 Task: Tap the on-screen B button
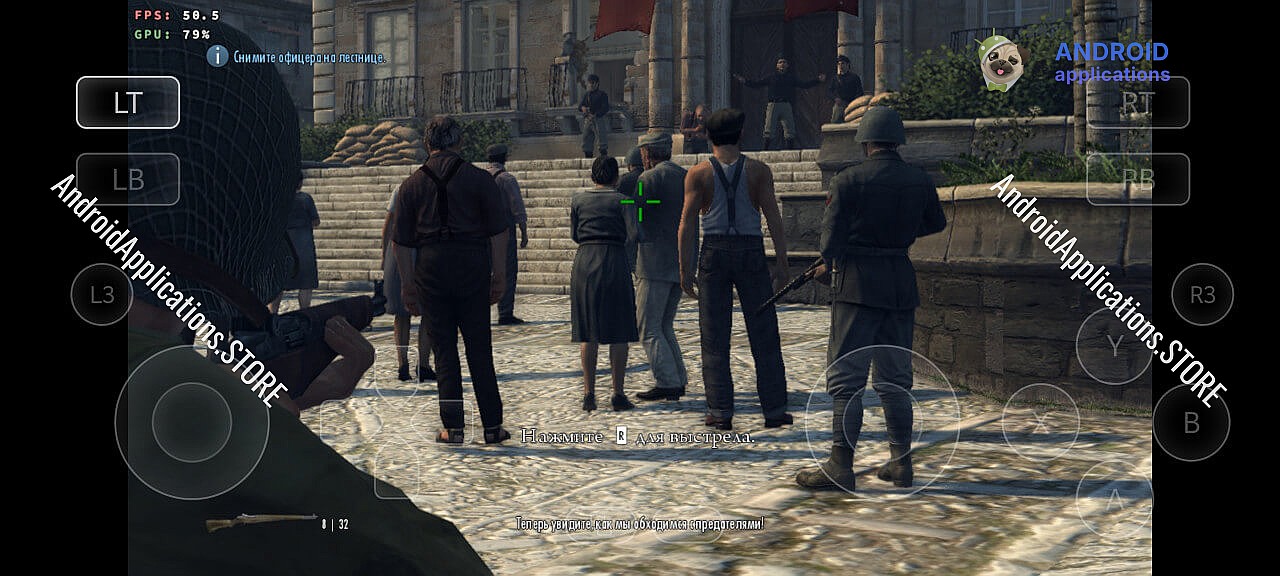pos(1191,422)
